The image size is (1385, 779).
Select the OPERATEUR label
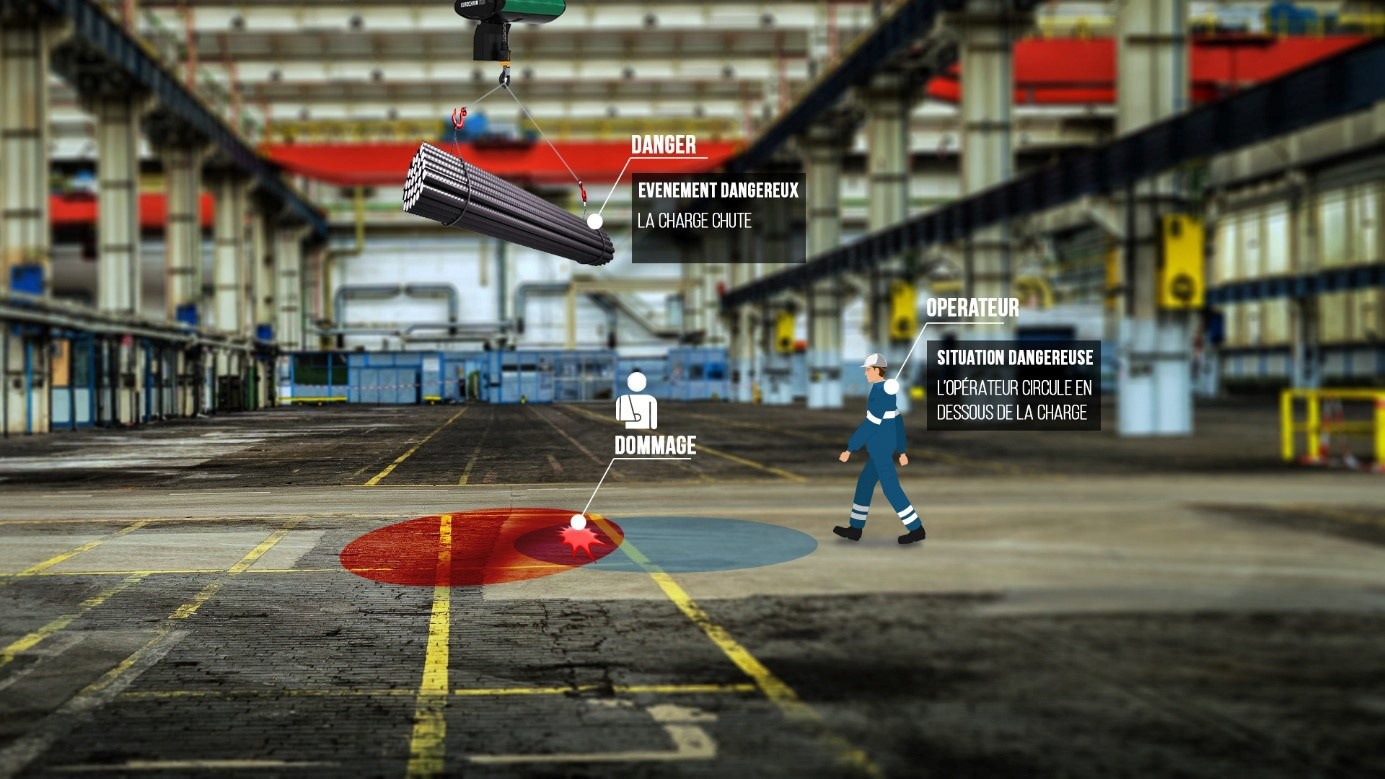tap(972, 308)
